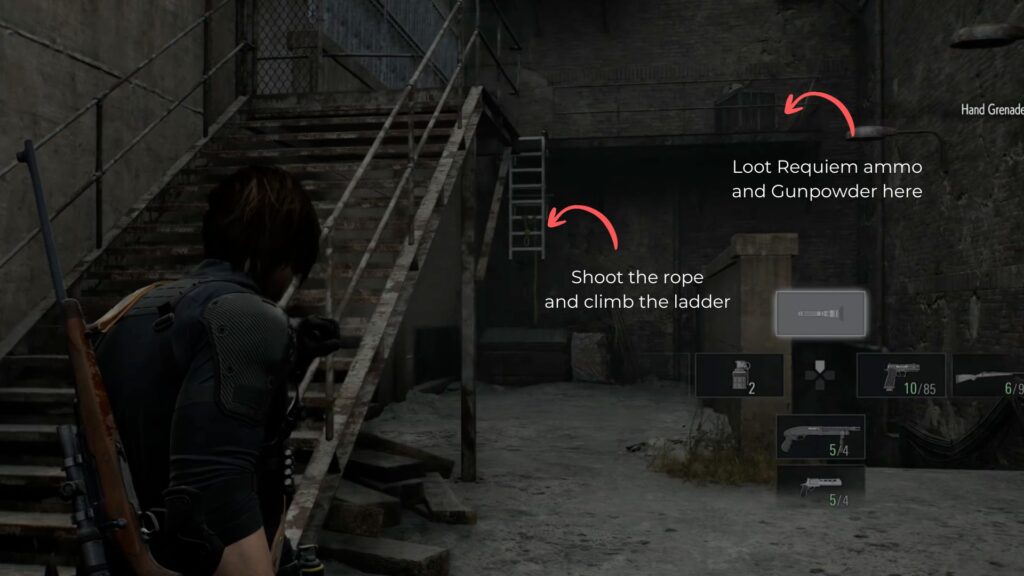Equip the hand grenade slot
This screenshot has height=576, width=1024.
click(x=739, y=375)
